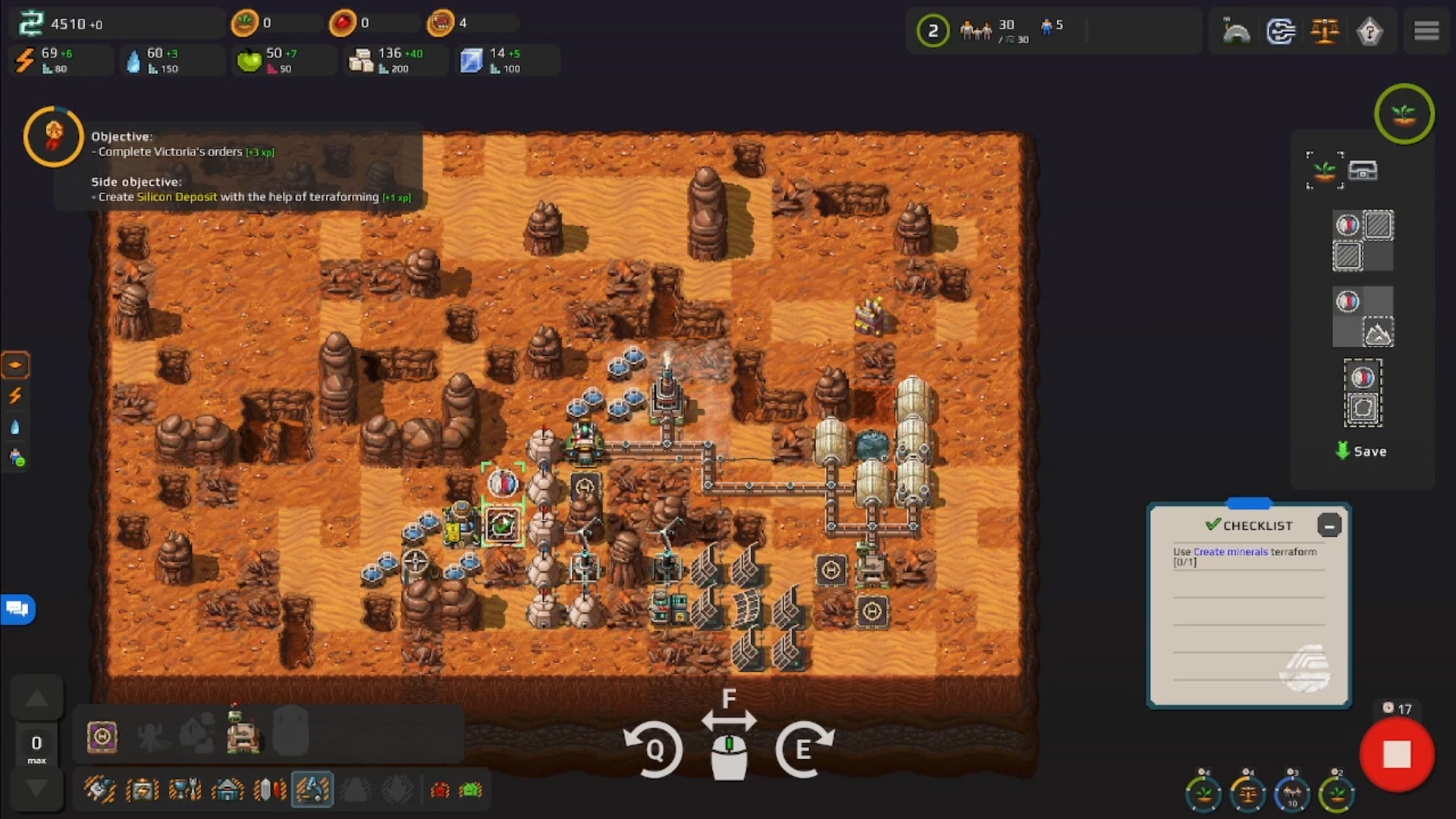This screenshot has height=819, width=1456.
Task: Open the circuit research tree icon
Action: [x=1281, y=31]
